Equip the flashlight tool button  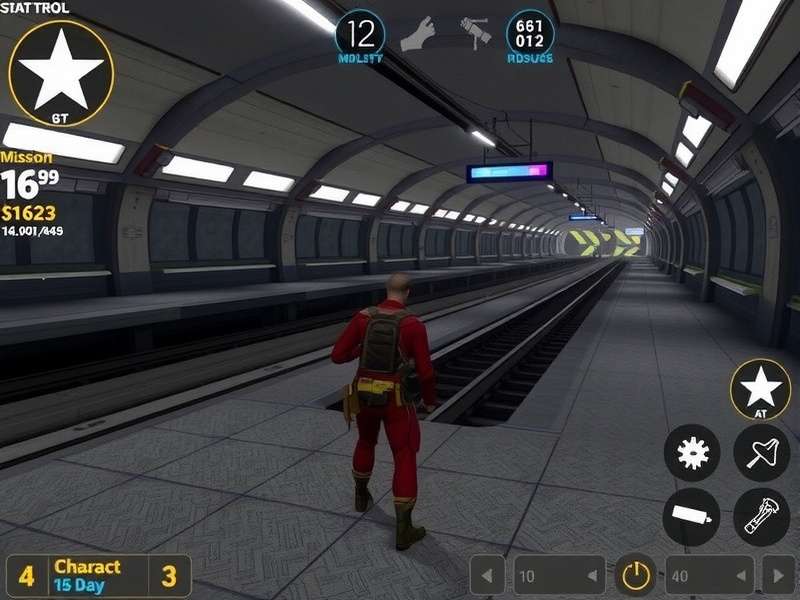click(761, 517)
